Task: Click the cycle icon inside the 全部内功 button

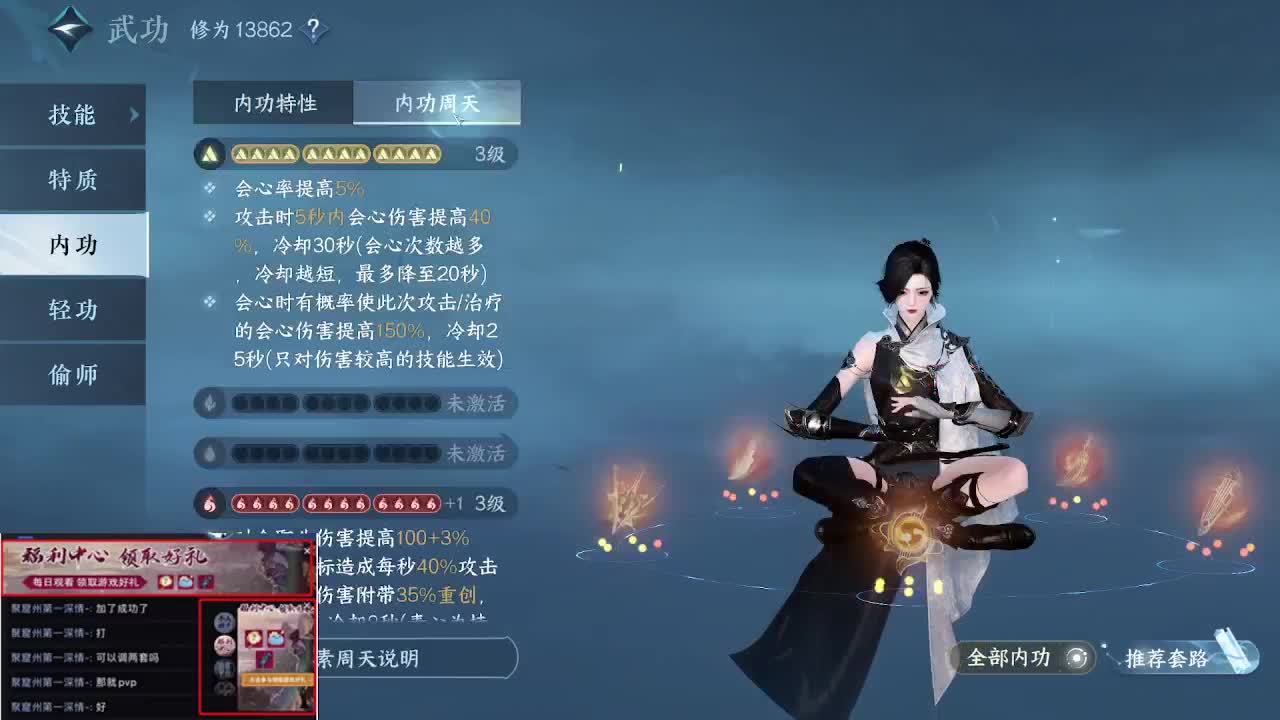Action: coord(1077,657)
